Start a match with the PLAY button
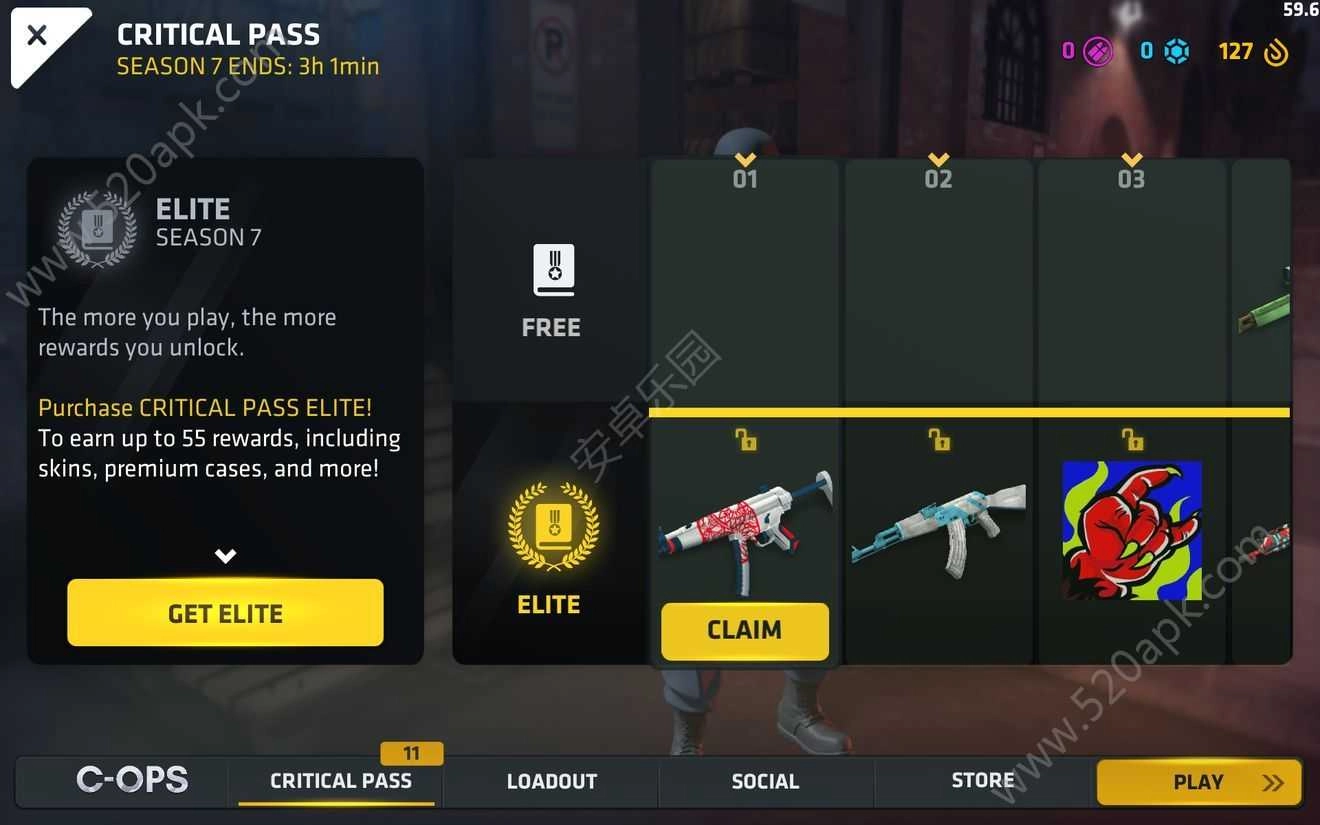 click(x=1199, y=782)
